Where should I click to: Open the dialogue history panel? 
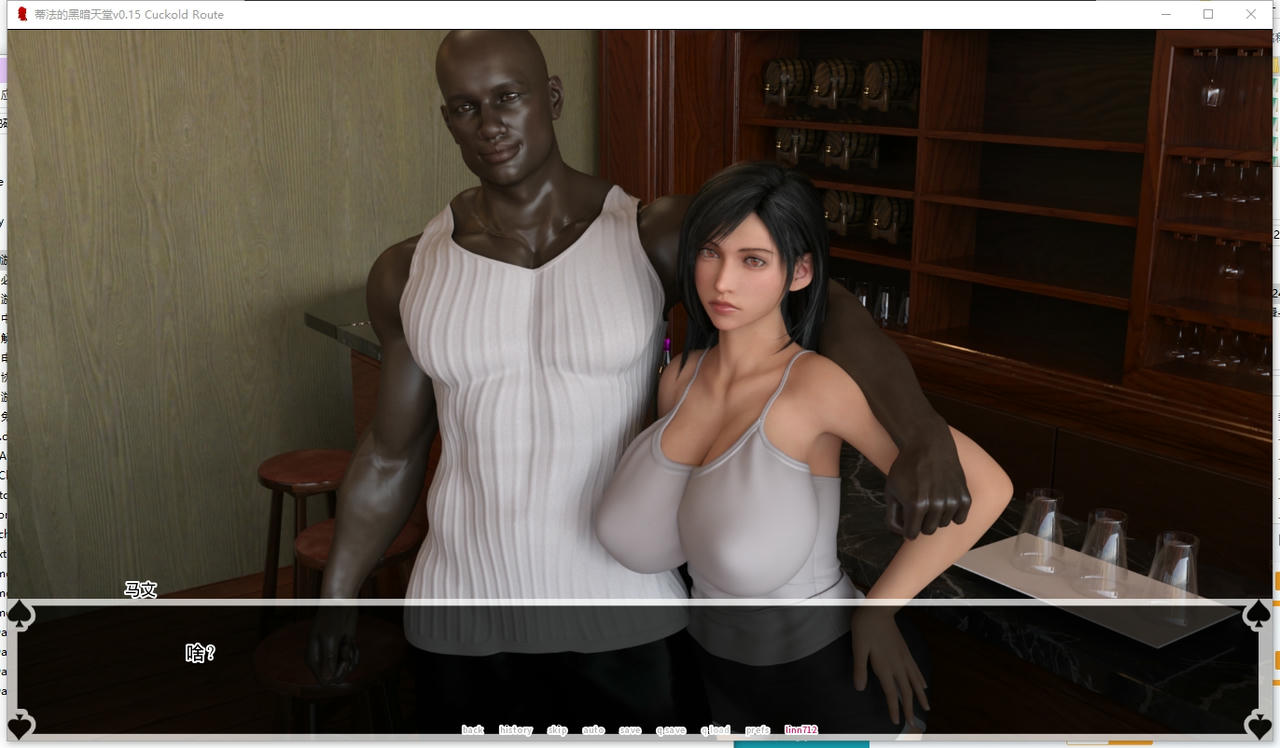[515, 730]
